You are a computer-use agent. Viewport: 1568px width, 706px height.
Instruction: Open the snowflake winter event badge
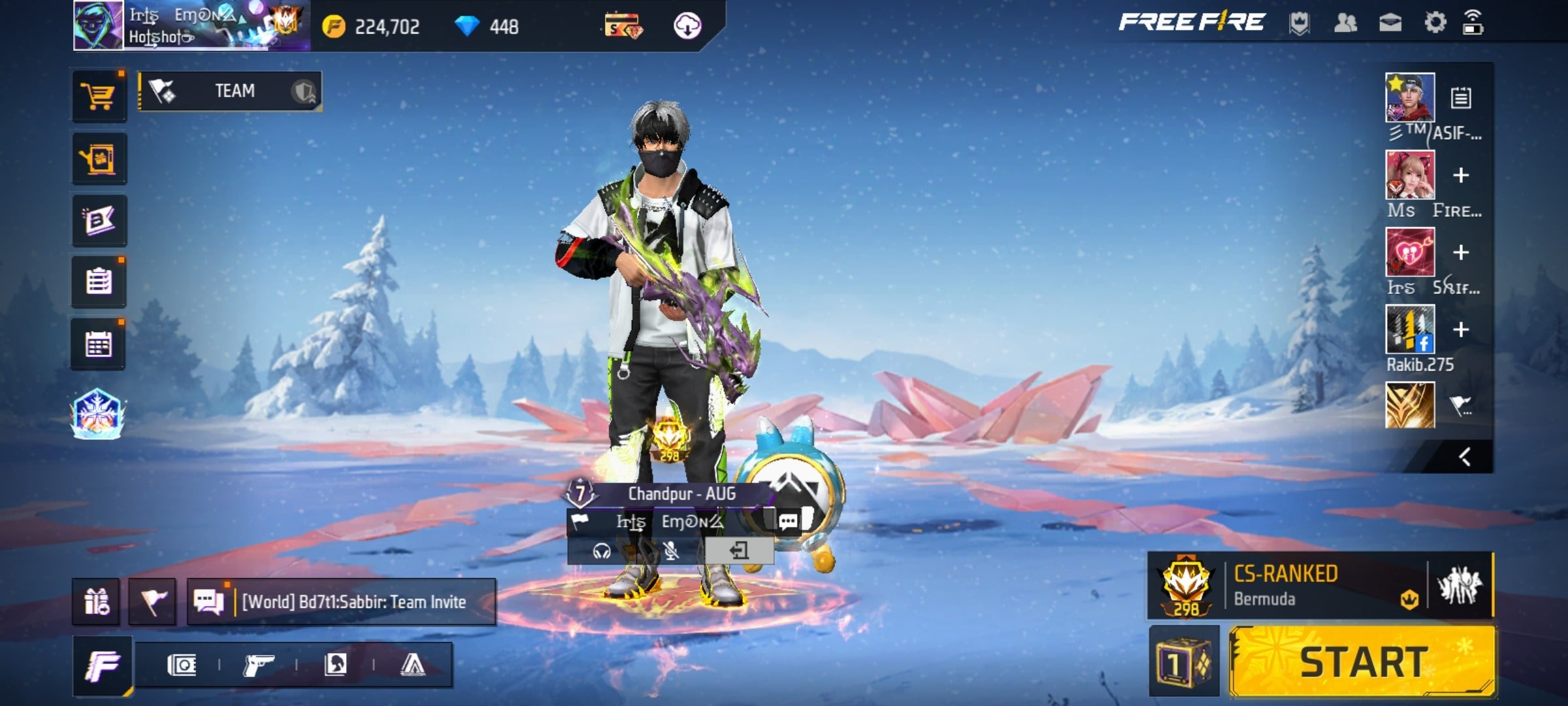(x=97, y=414)
